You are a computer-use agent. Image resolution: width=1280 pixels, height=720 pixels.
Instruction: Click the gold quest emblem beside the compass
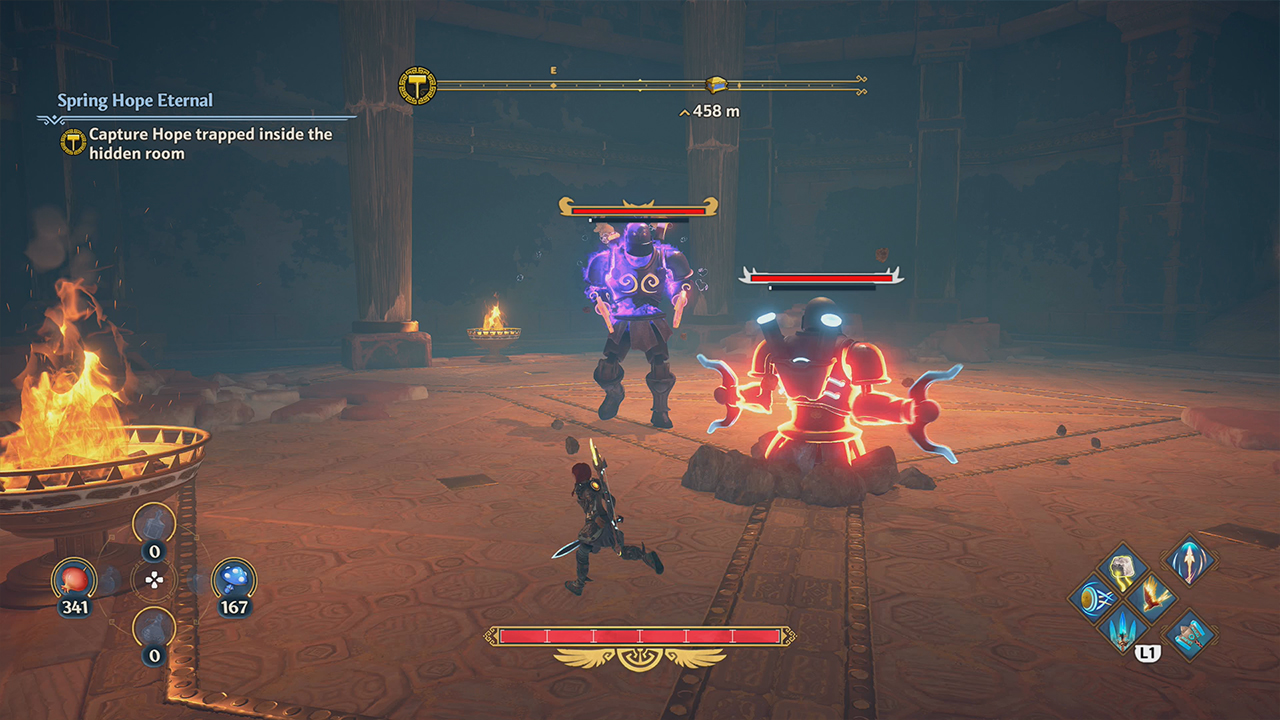point(417,86)
